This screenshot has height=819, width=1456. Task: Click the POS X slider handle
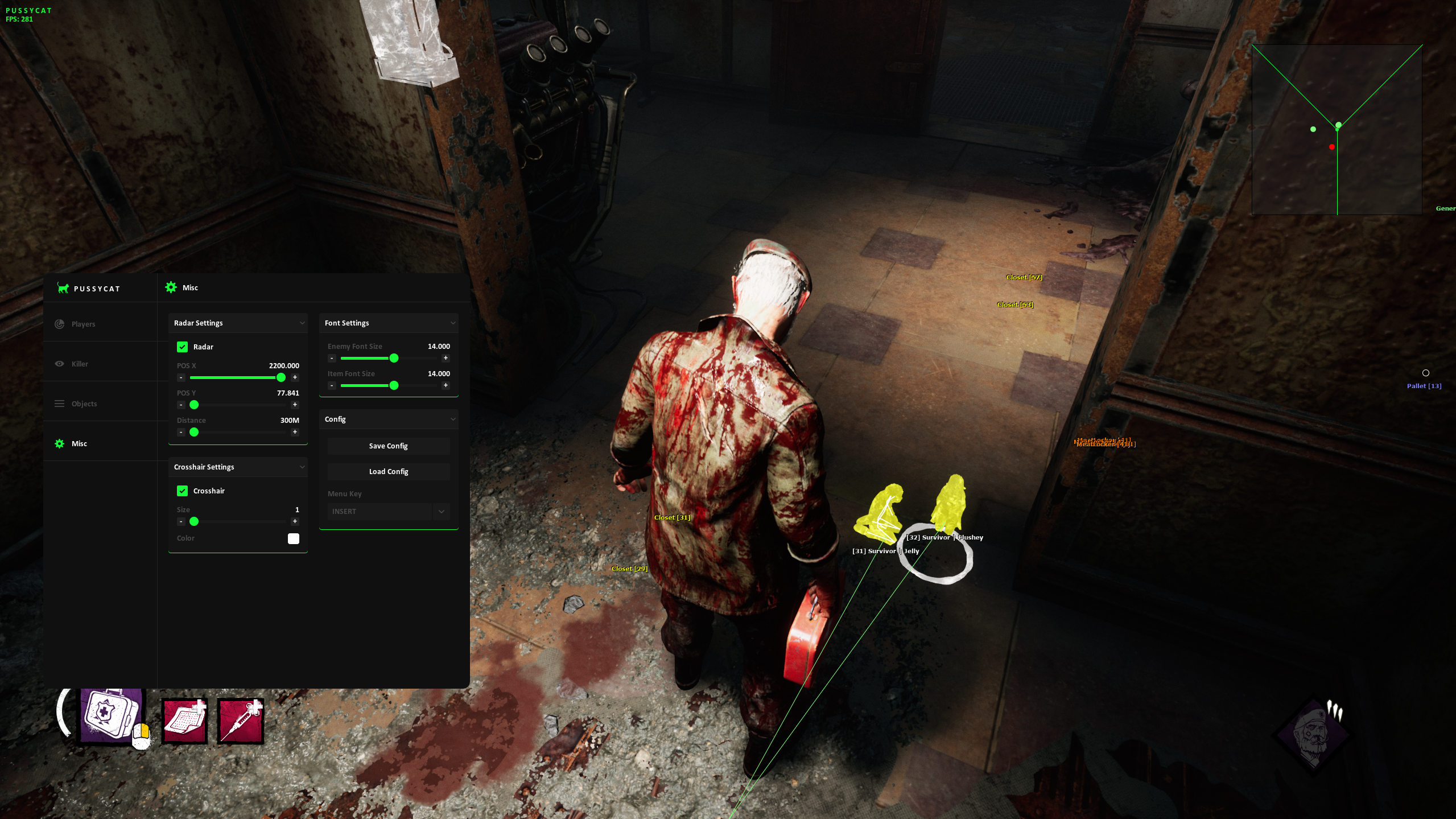pyautogui.click(x=281, y=377)
